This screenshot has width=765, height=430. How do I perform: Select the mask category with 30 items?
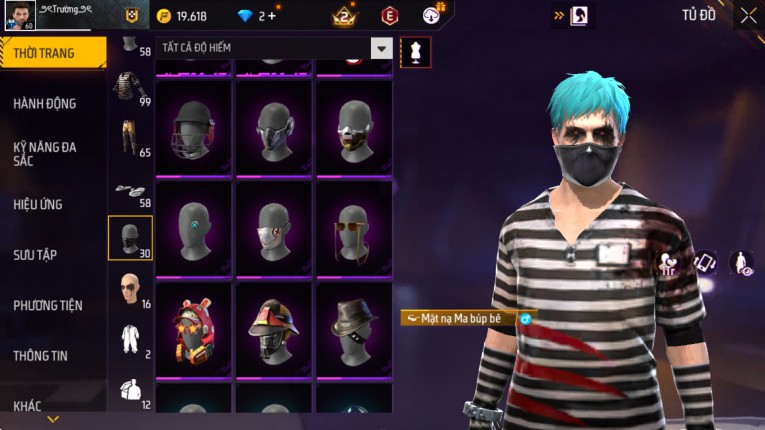(130, 238)
